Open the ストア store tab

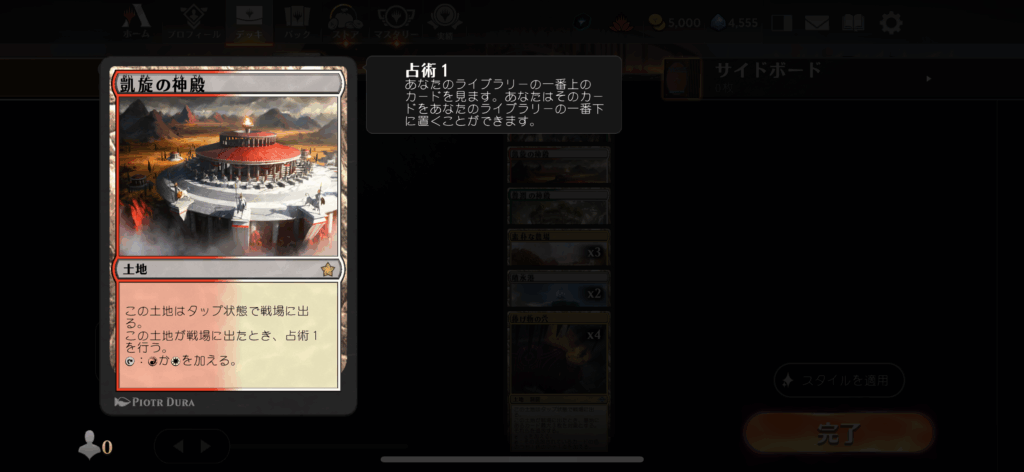pyautogui.click(x=345, y=22)
